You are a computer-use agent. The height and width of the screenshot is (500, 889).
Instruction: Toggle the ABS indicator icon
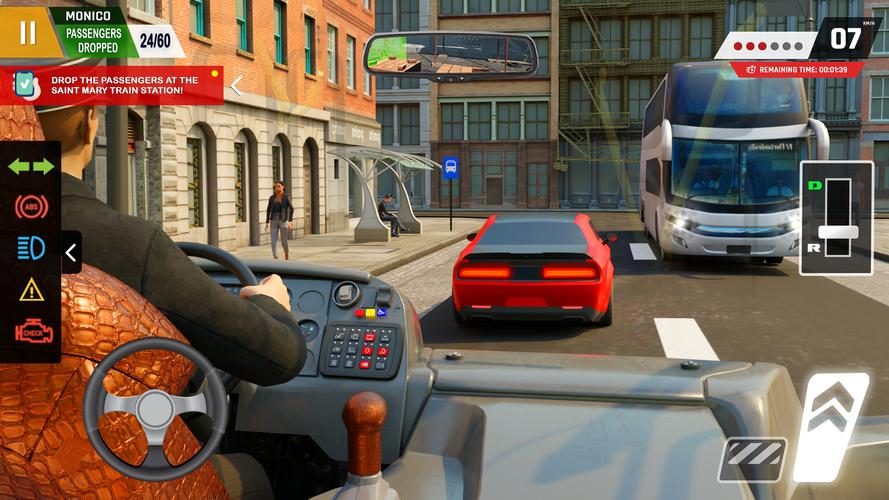point(31,207)
